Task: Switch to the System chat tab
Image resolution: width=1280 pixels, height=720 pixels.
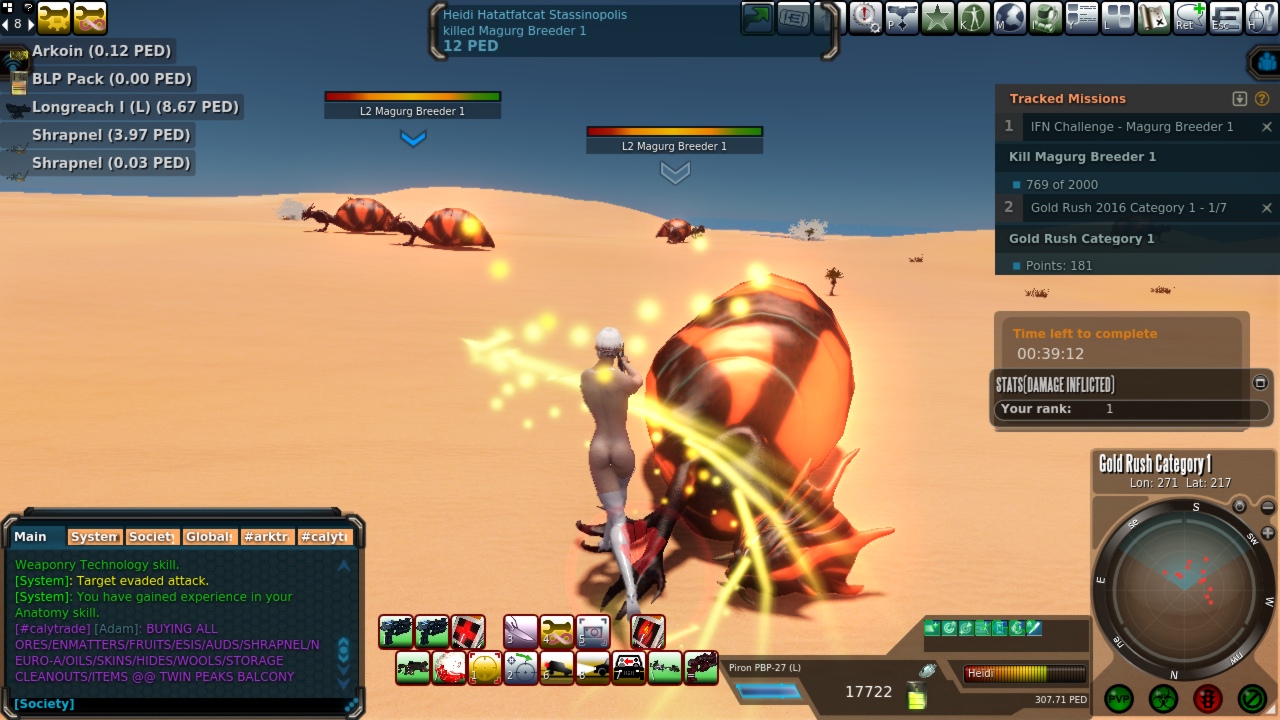Action: click(x=95, y=537)
